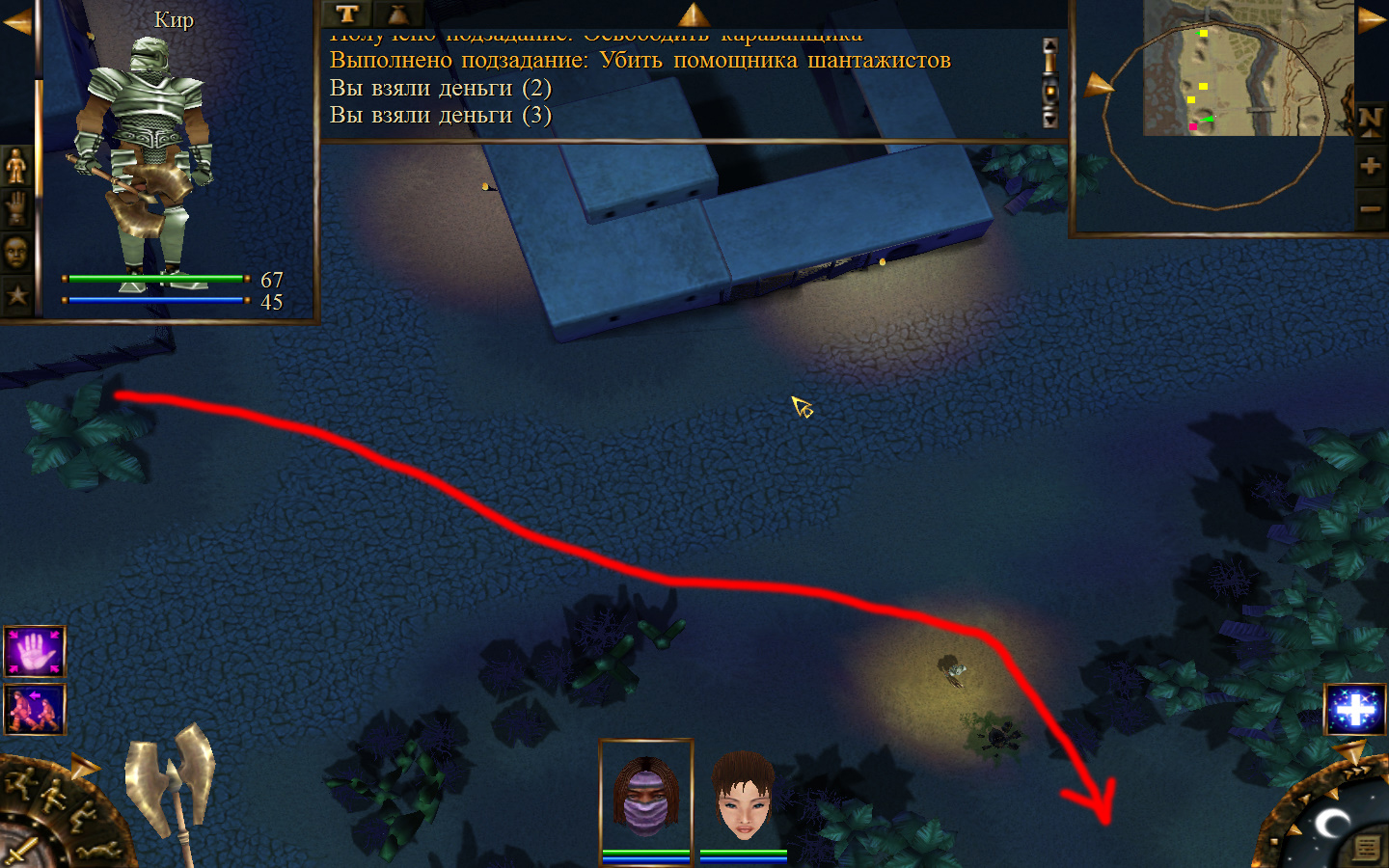Click the message log scroll-up arrow
This screenshot has width=1389, height=868.
coord(1050,46)
